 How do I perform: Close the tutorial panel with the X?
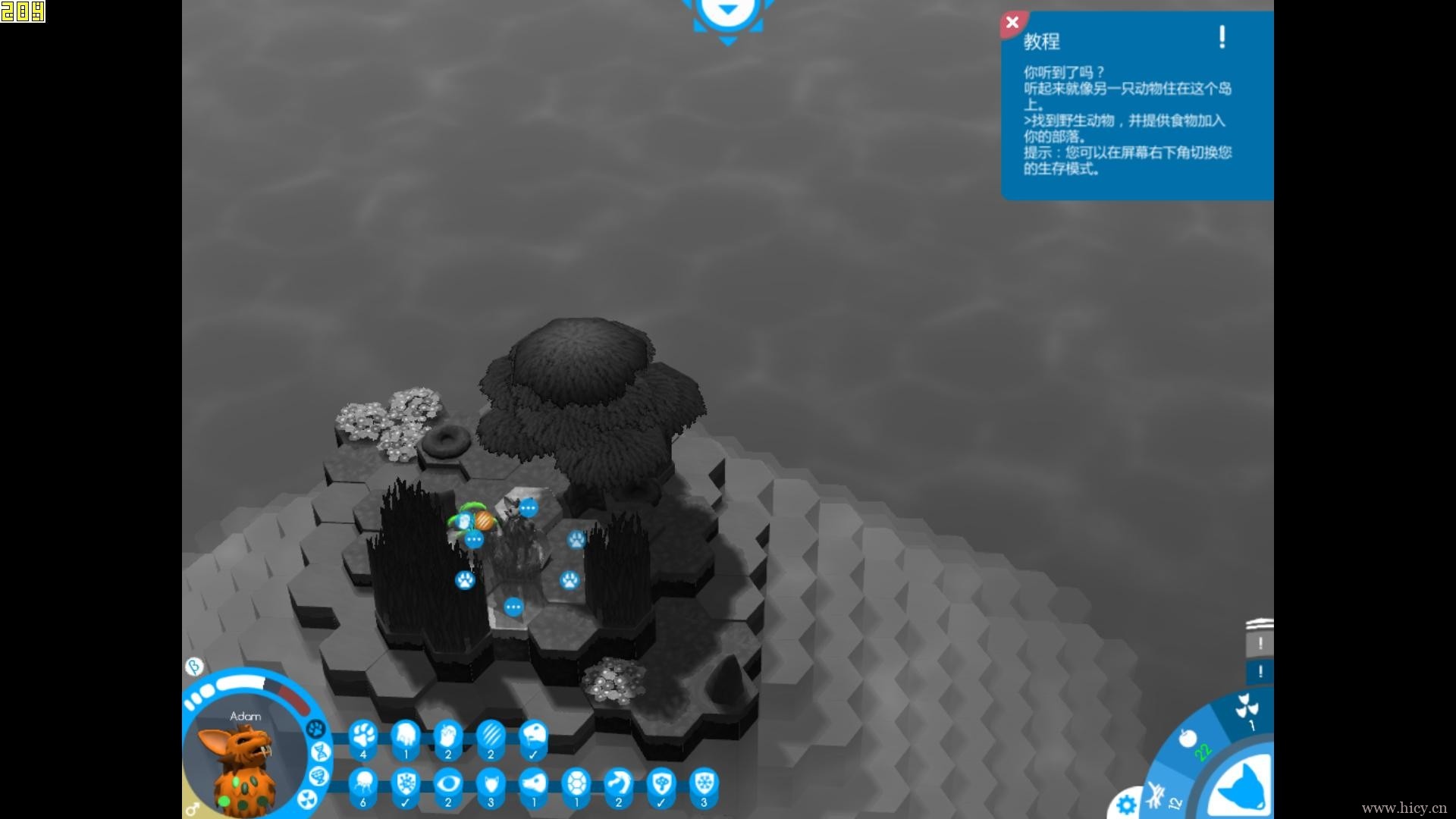[1012, 23]
